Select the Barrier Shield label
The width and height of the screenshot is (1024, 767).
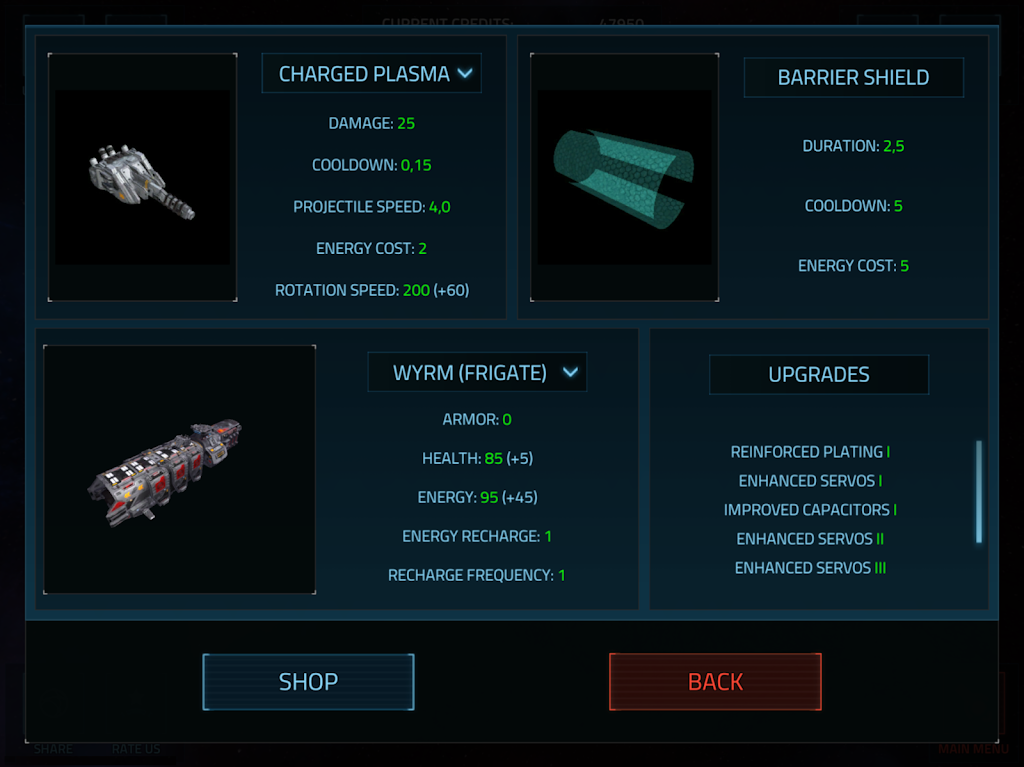tap(853, 78)
